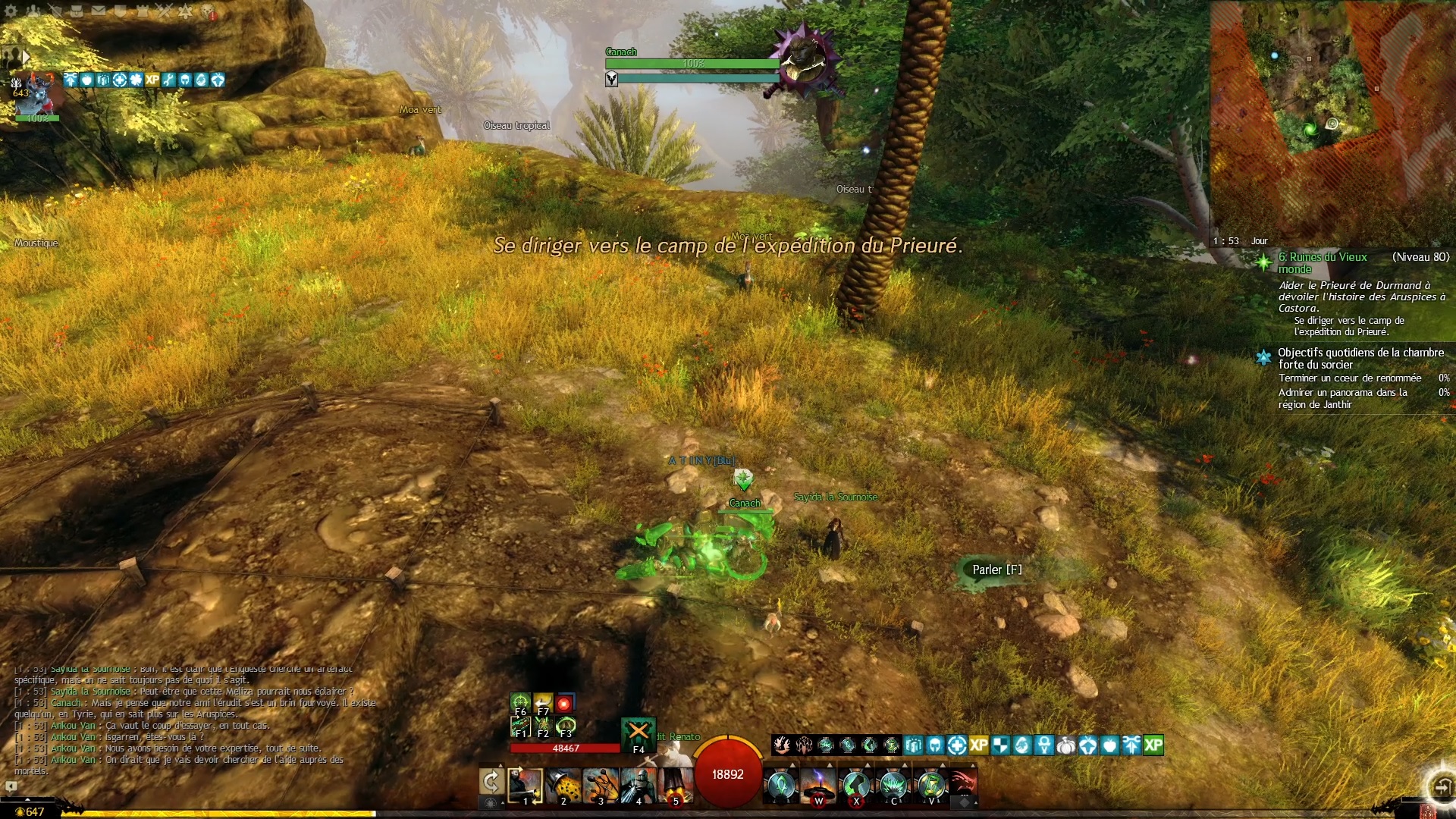Open the game menu gear icon
The height and width of the screenshot is (819, 1456).
[11, 11]
